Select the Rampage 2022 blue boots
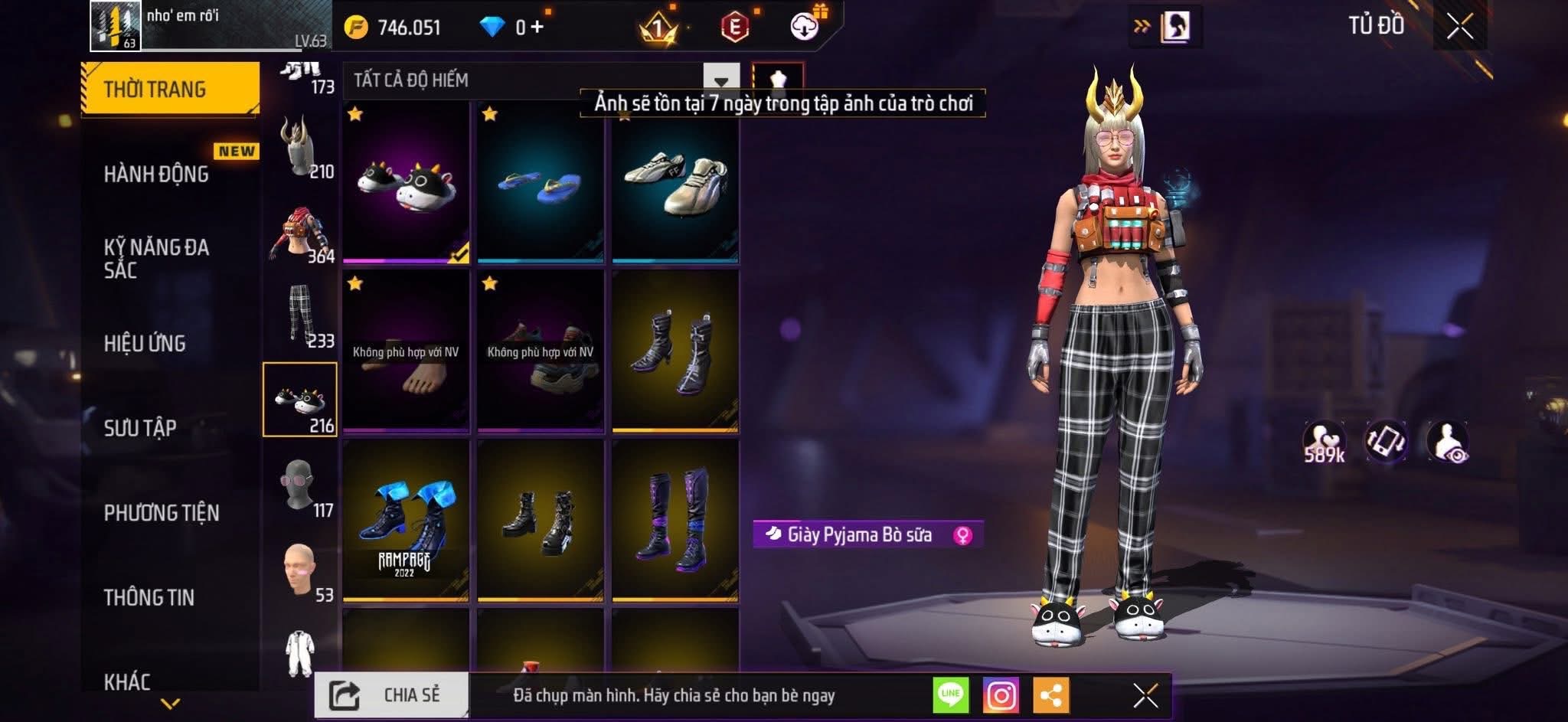The height and width of the screenshot is (722, 1568). pos(406,521)
